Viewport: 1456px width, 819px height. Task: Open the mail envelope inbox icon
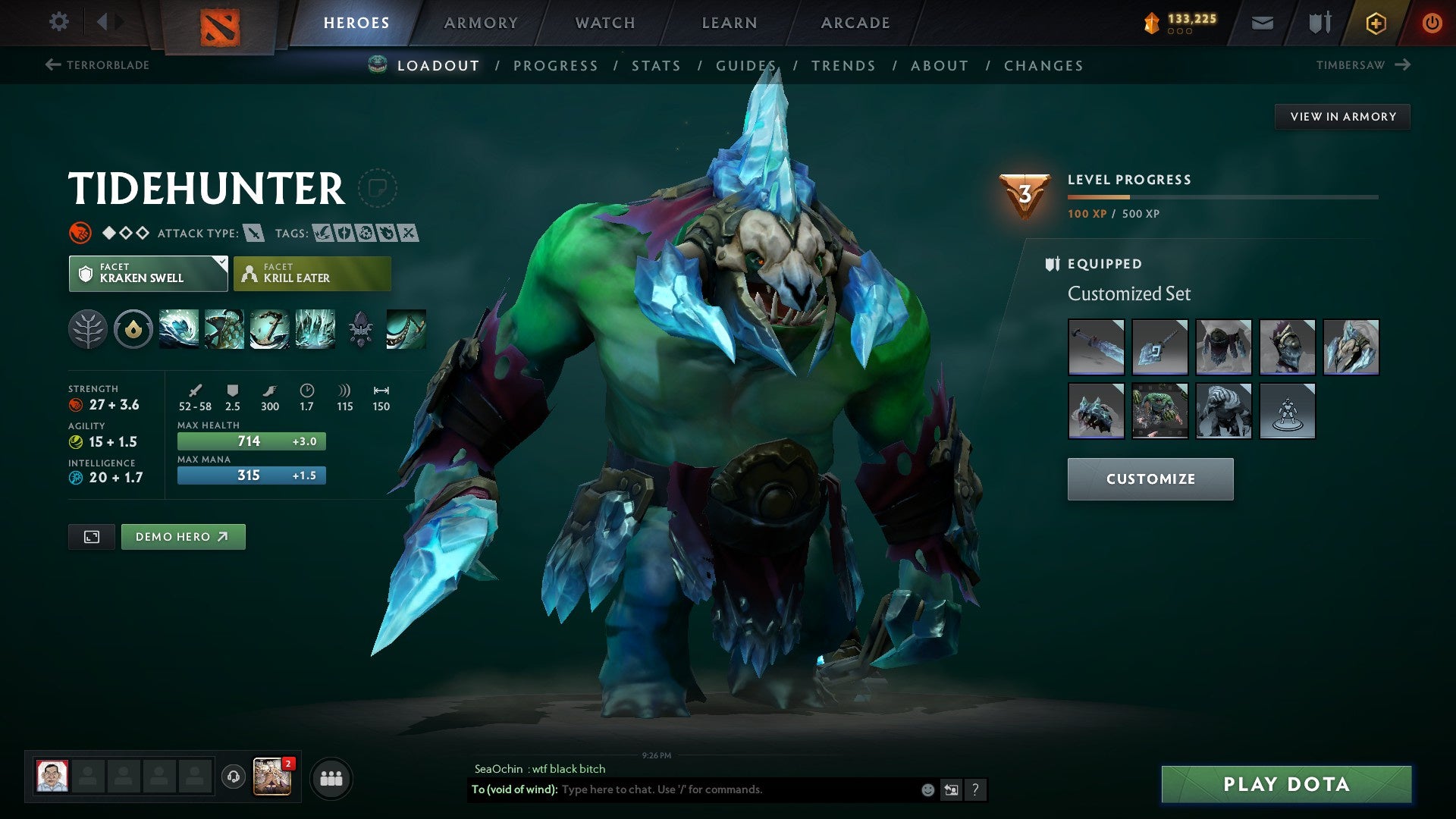pos(1261,23)
